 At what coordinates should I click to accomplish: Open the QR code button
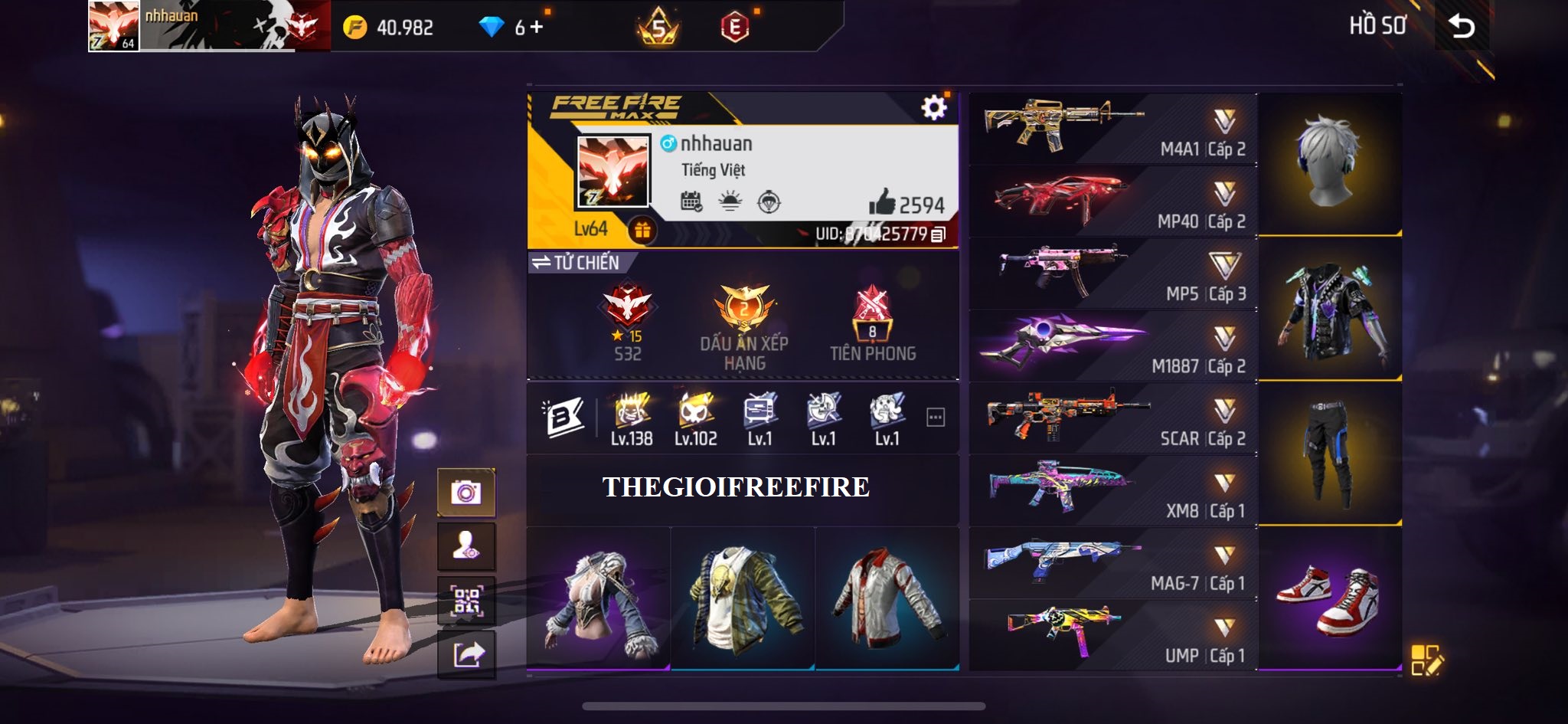[x=465, y=601]
